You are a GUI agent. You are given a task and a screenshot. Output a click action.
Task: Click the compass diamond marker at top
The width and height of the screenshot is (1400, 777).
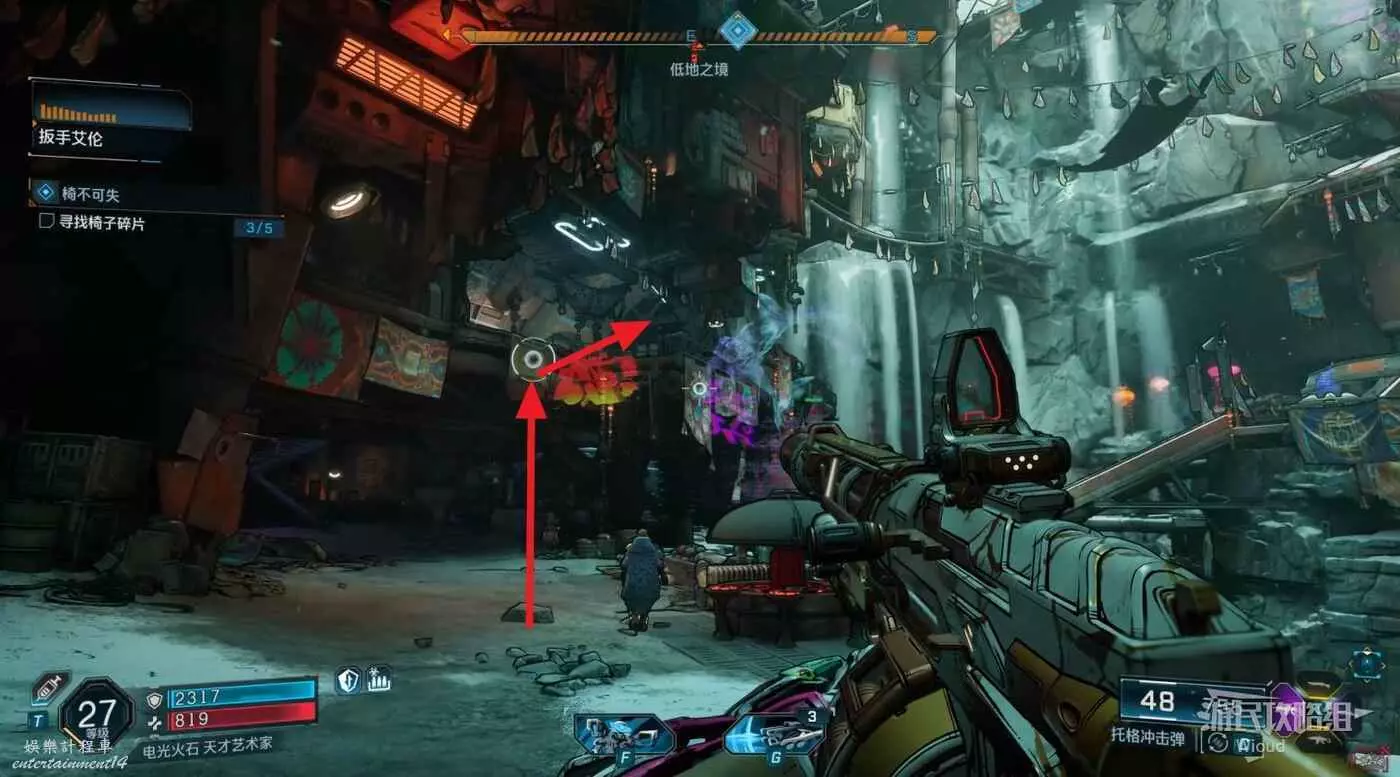738,30
